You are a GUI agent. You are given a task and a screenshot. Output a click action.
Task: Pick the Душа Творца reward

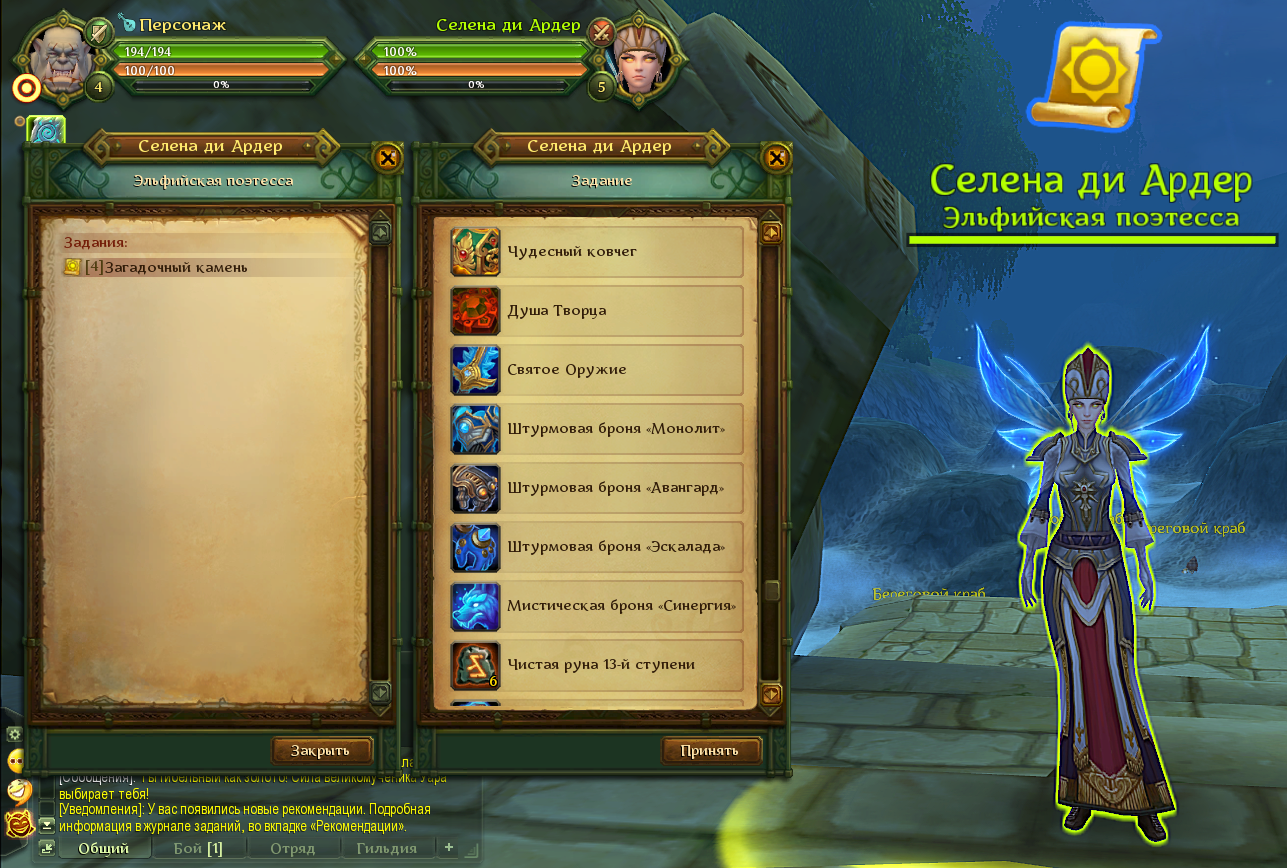[597, 310]
